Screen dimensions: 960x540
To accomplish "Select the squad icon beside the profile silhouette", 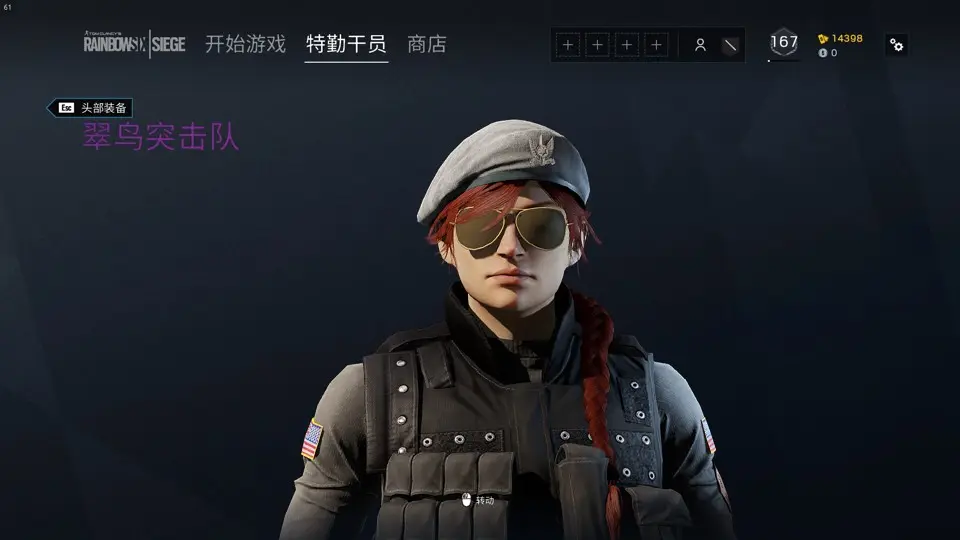I will pos(731,45).
